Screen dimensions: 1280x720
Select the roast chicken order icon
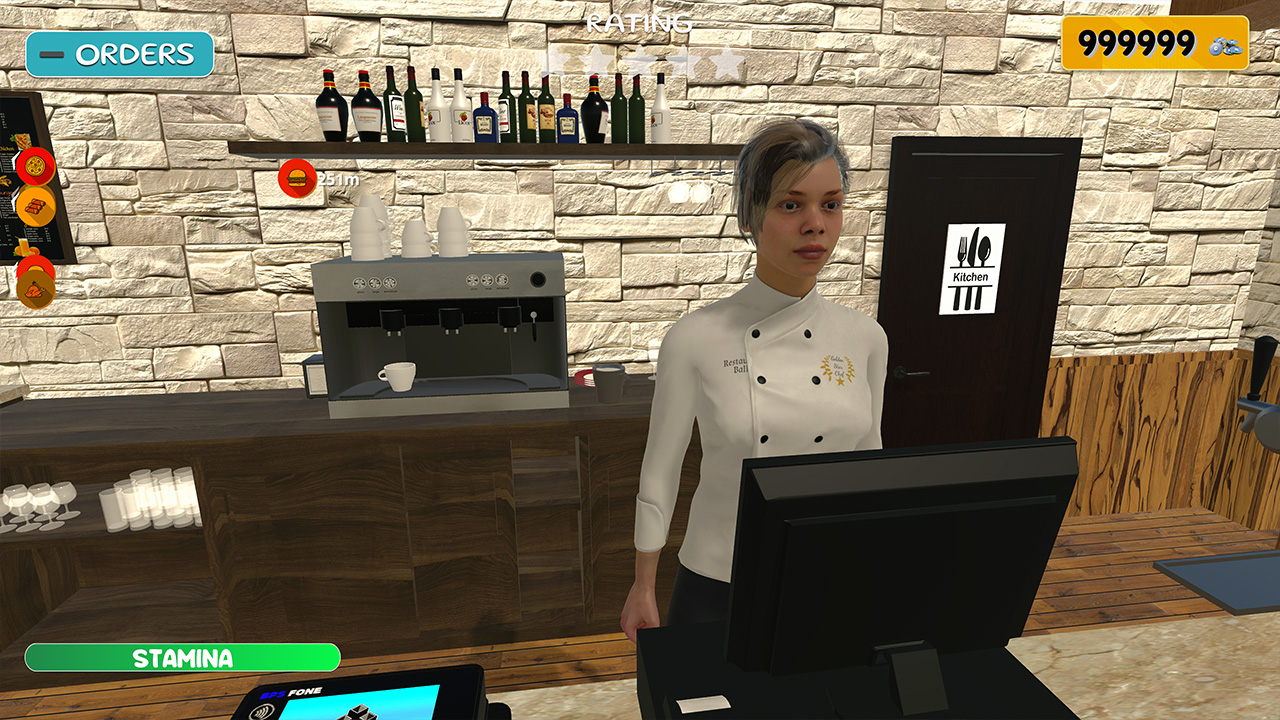coord(36,289)
